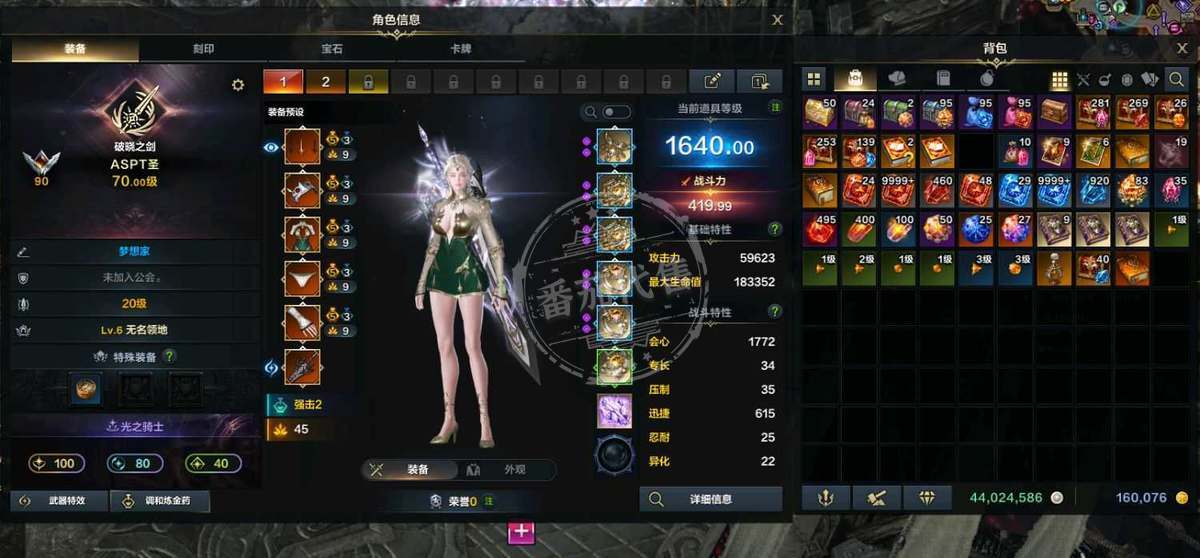Screen dimensions: 1200x558
Task: Click the 武器特效 weapon effects button
Action: (x=58, y=501)
